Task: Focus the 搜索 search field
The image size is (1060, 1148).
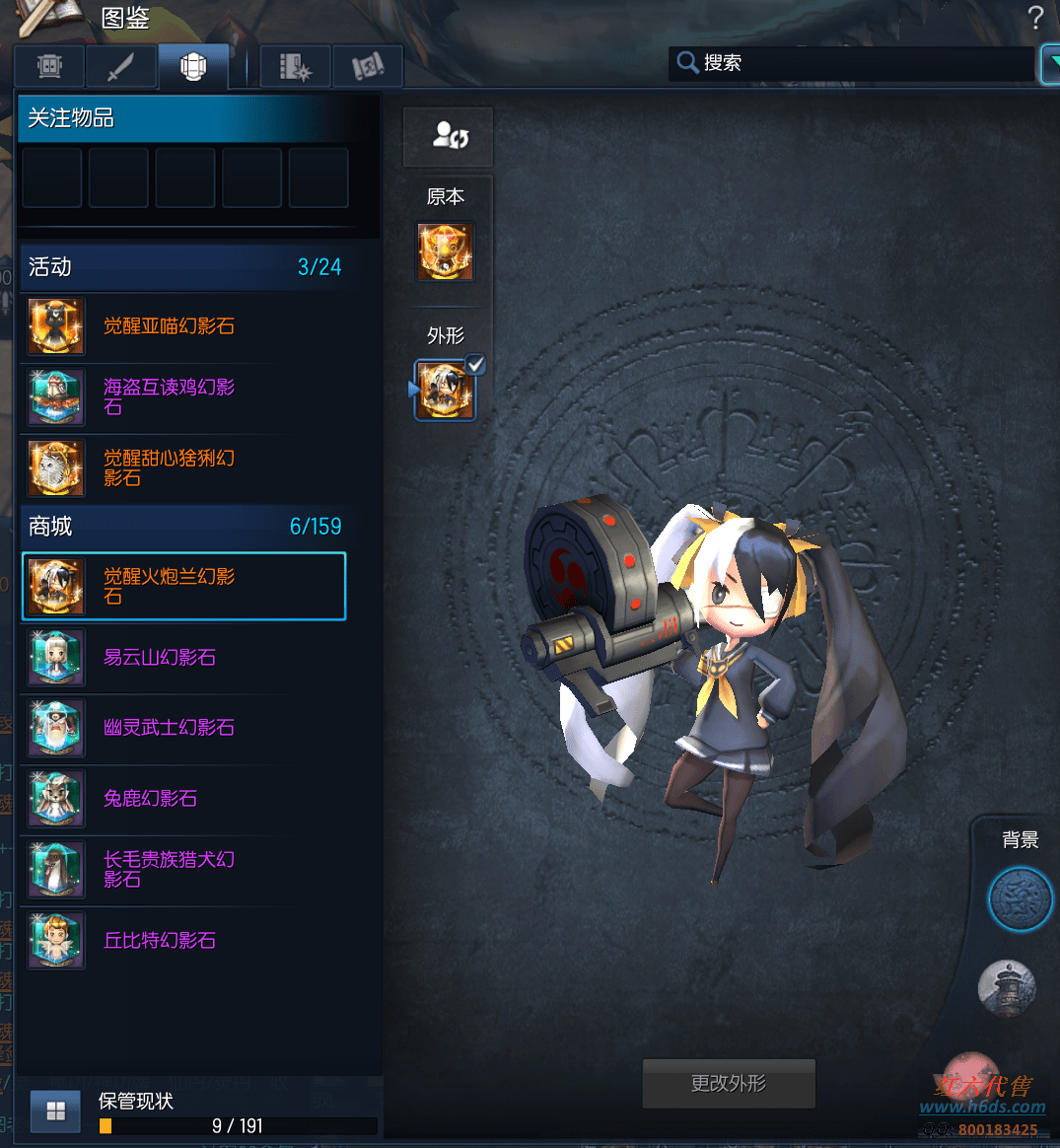Action: 853,63
